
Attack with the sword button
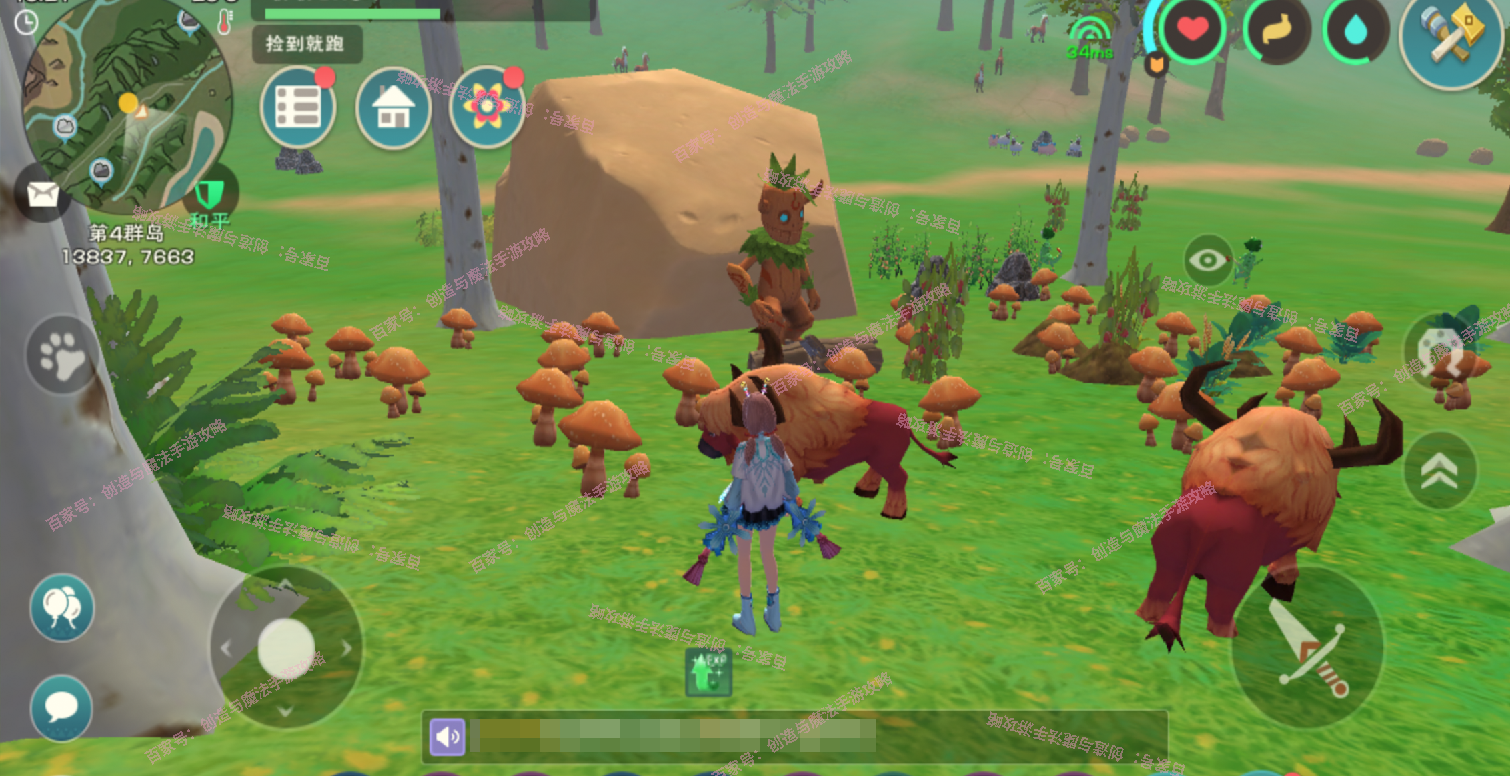[x=1307, y=644]
